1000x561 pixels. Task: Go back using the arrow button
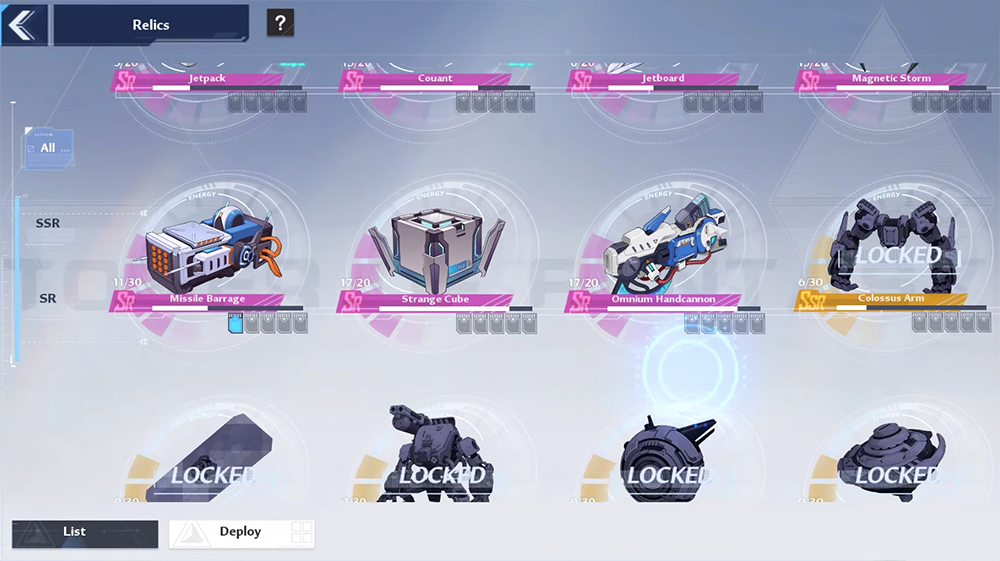(x=24, y=24)
